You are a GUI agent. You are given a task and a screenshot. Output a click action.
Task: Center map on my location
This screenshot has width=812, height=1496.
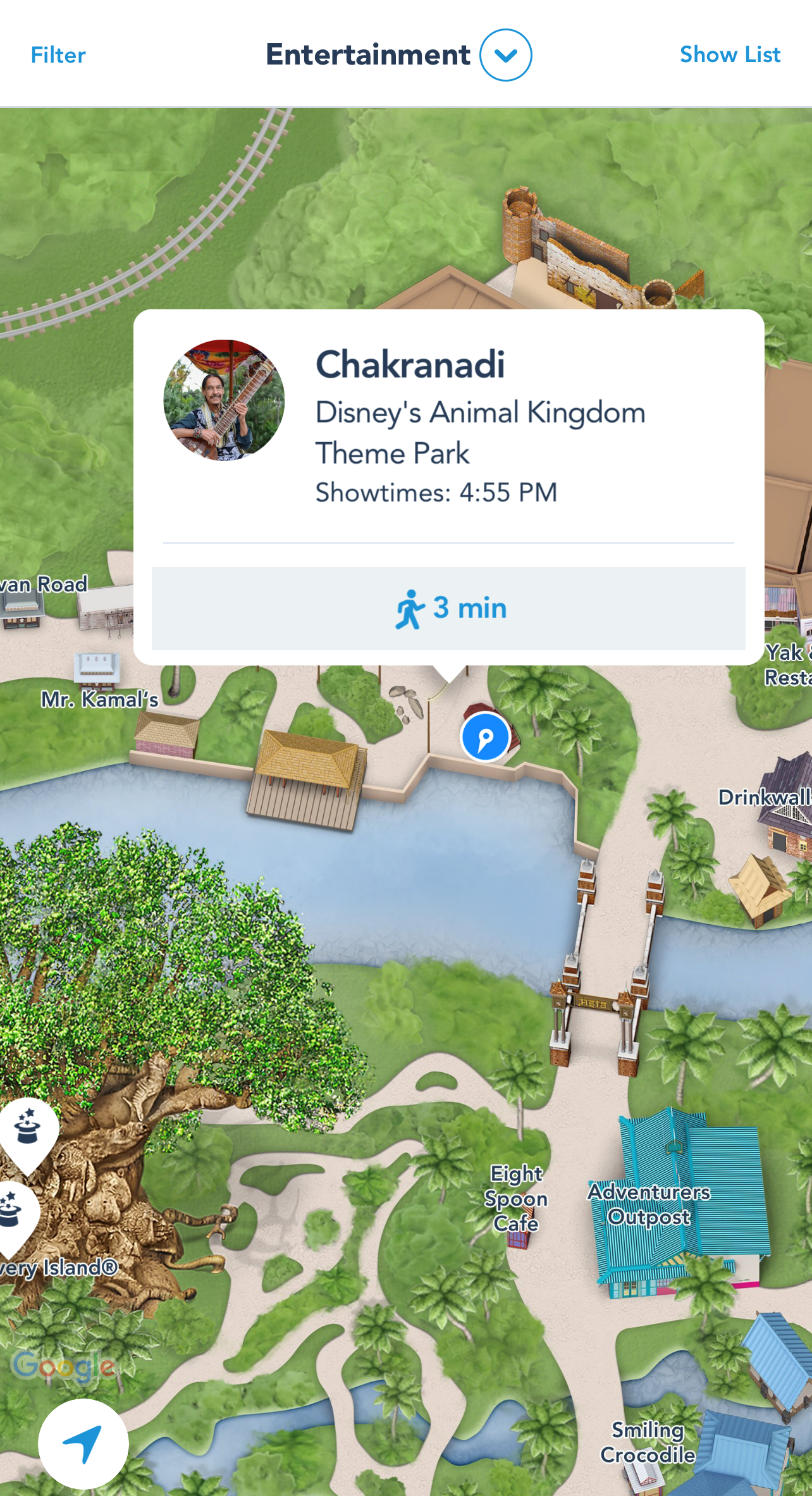pos(83,1444)
